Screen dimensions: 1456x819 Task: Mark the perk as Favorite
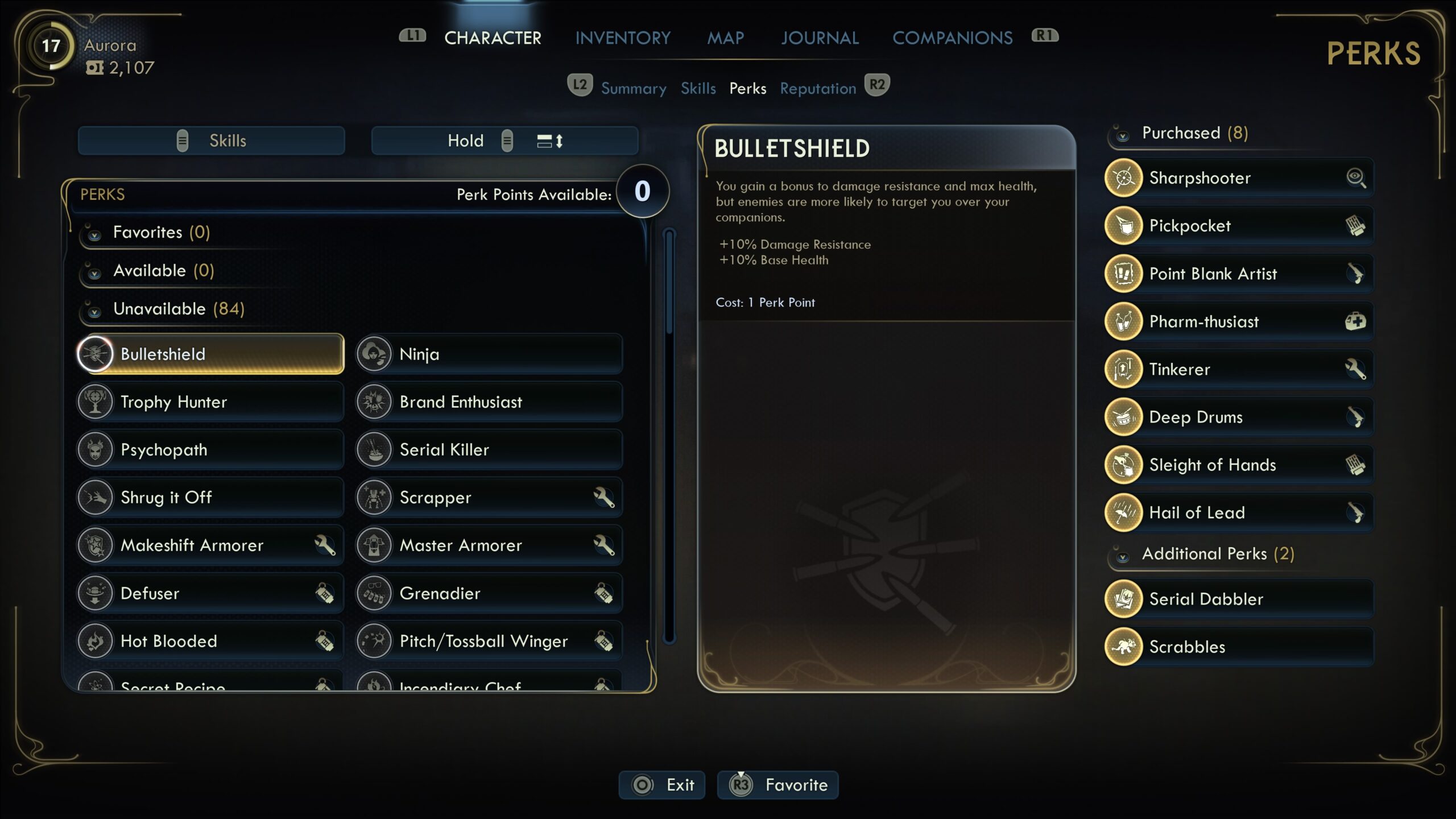pyautogui.click(x=778, y=785)
